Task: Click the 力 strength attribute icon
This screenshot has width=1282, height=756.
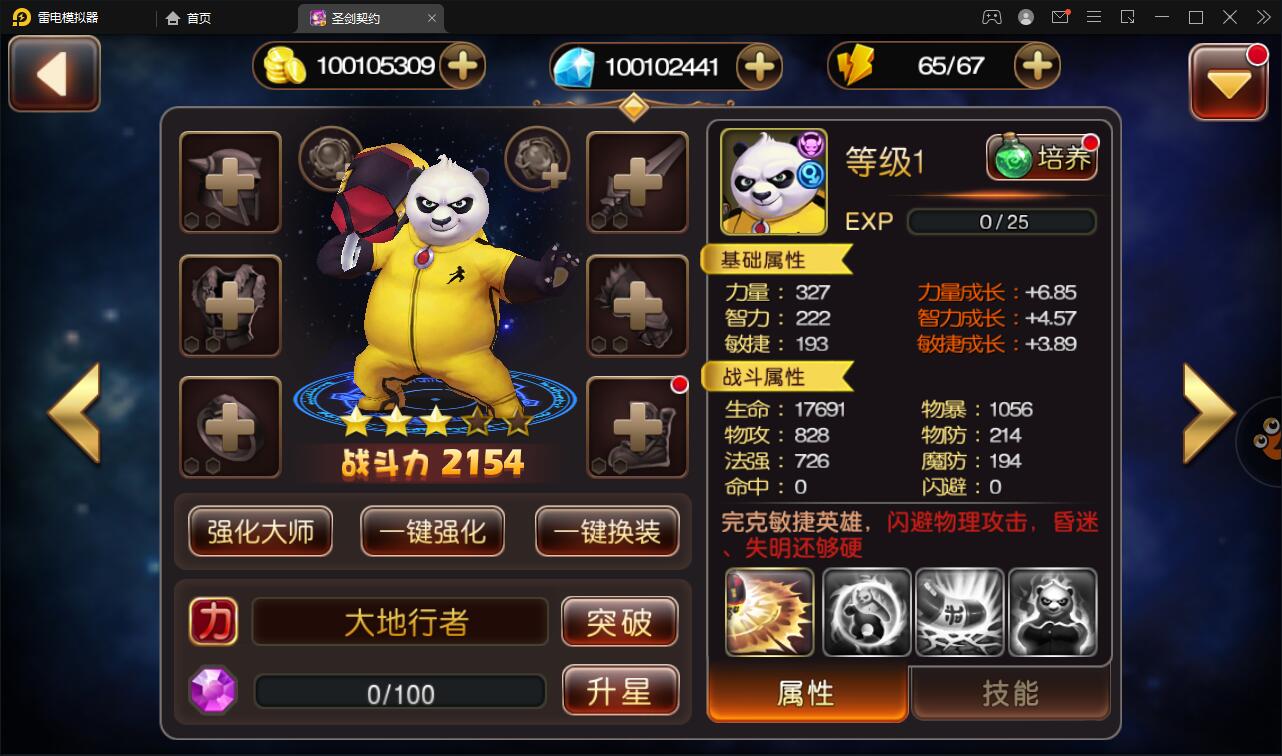Action: point(212,621)
